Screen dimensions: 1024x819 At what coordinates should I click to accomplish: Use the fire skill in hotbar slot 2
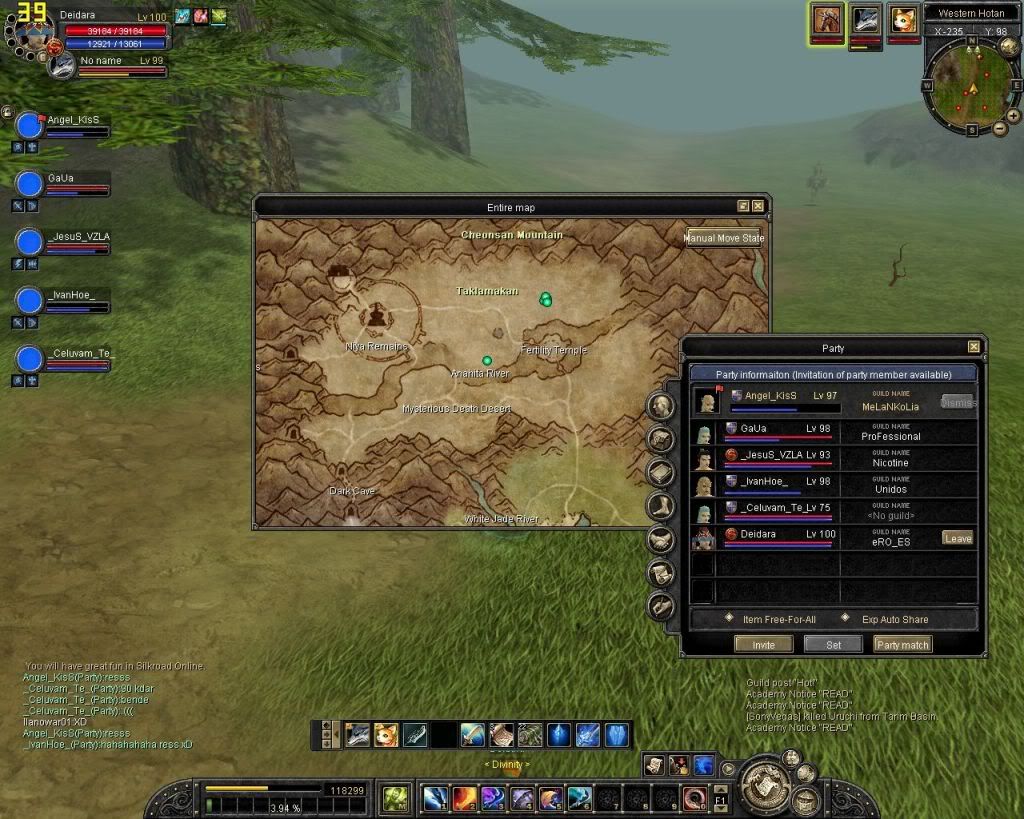464,798
